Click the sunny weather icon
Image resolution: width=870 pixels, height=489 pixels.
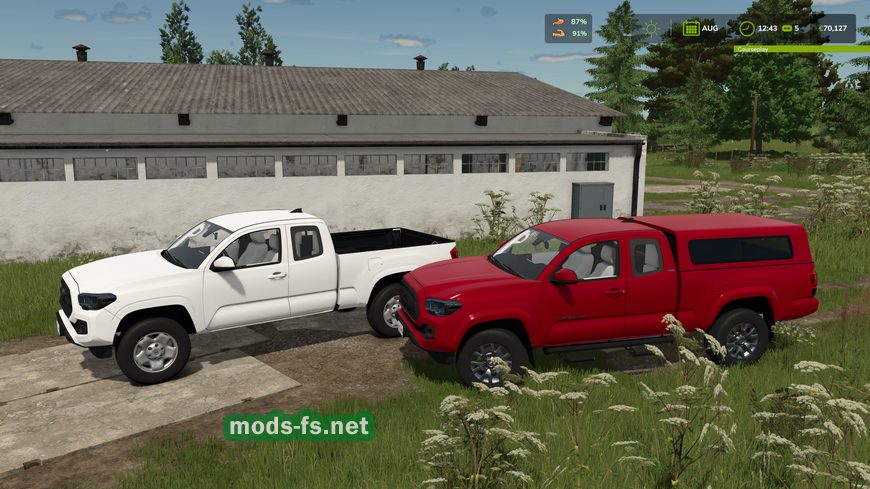click(653, 28)
